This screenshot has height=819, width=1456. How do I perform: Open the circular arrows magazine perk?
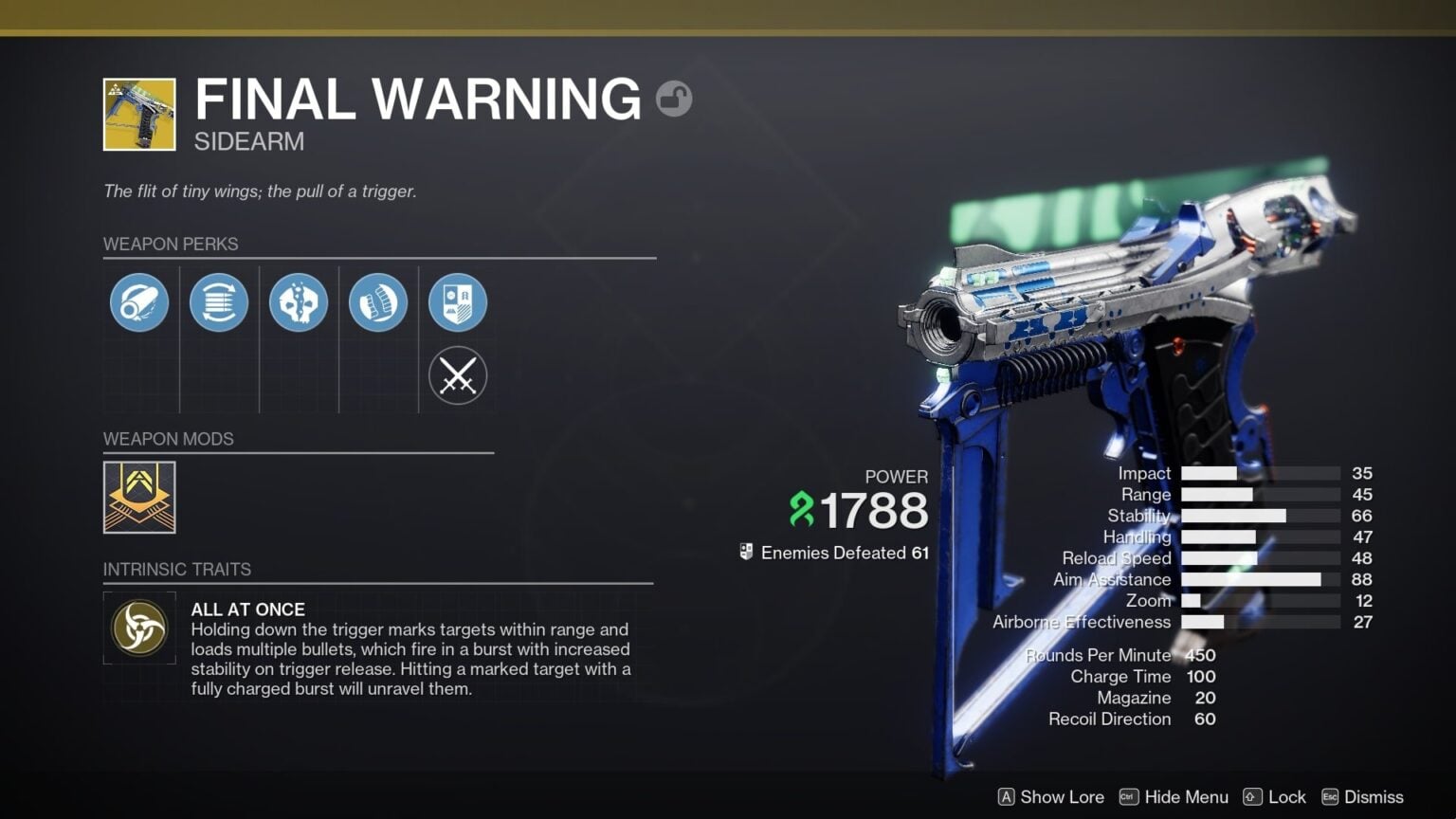click(x=219, y=301)
